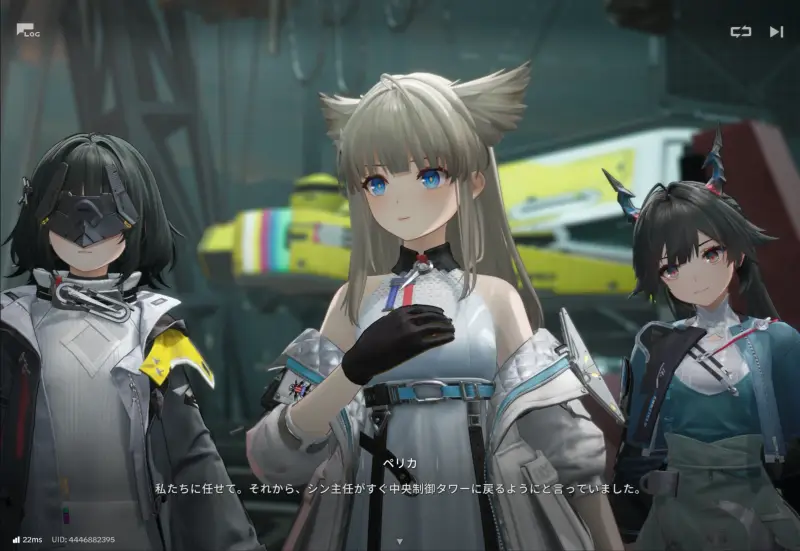The height and width of the screenshot is (551, 800).
Task: Open the dialogue LOG
Action: click(27, 30)
